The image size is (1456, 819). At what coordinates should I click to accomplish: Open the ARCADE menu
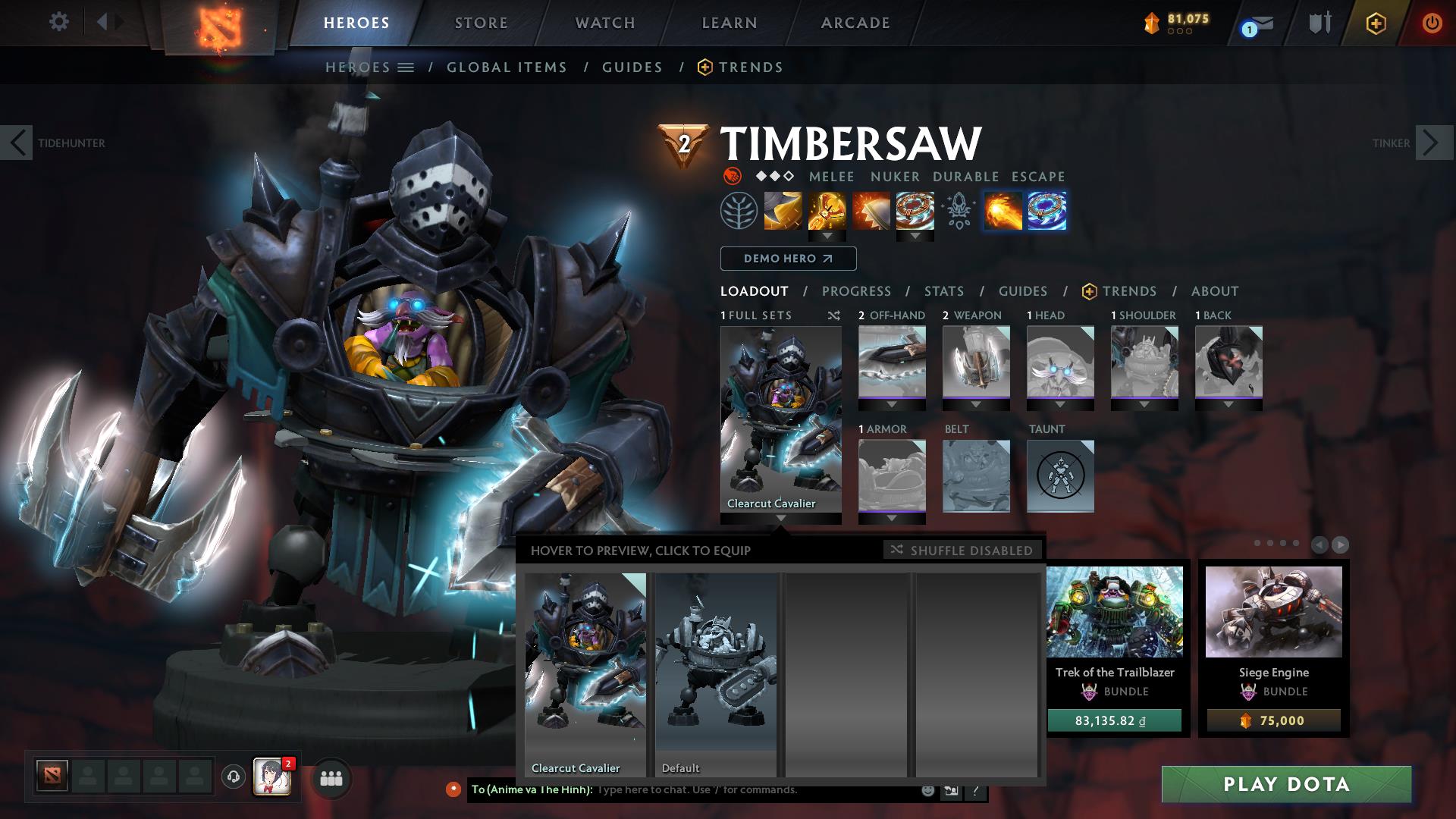pyautogui.click(x=855, y=23)
